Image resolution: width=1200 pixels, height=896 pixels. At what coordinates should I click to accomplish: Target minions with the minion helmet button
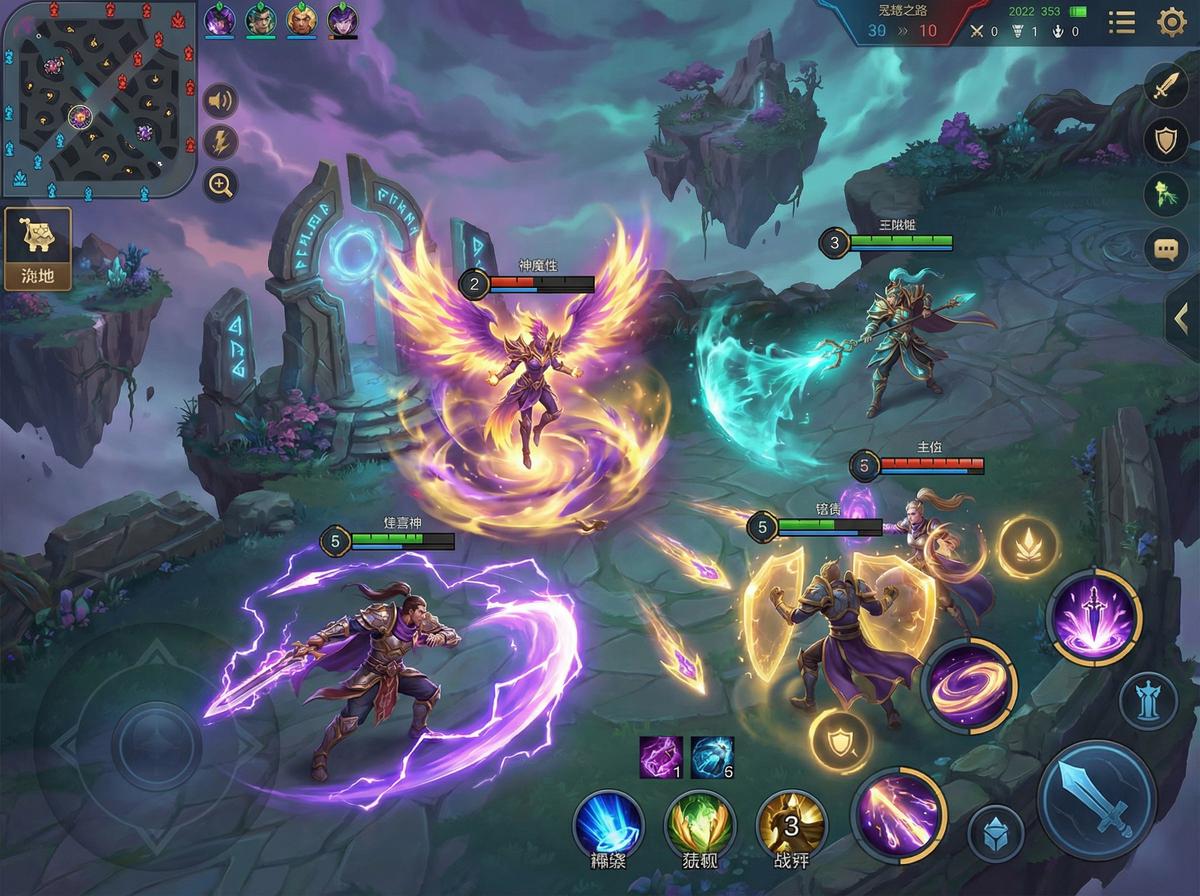996,833
